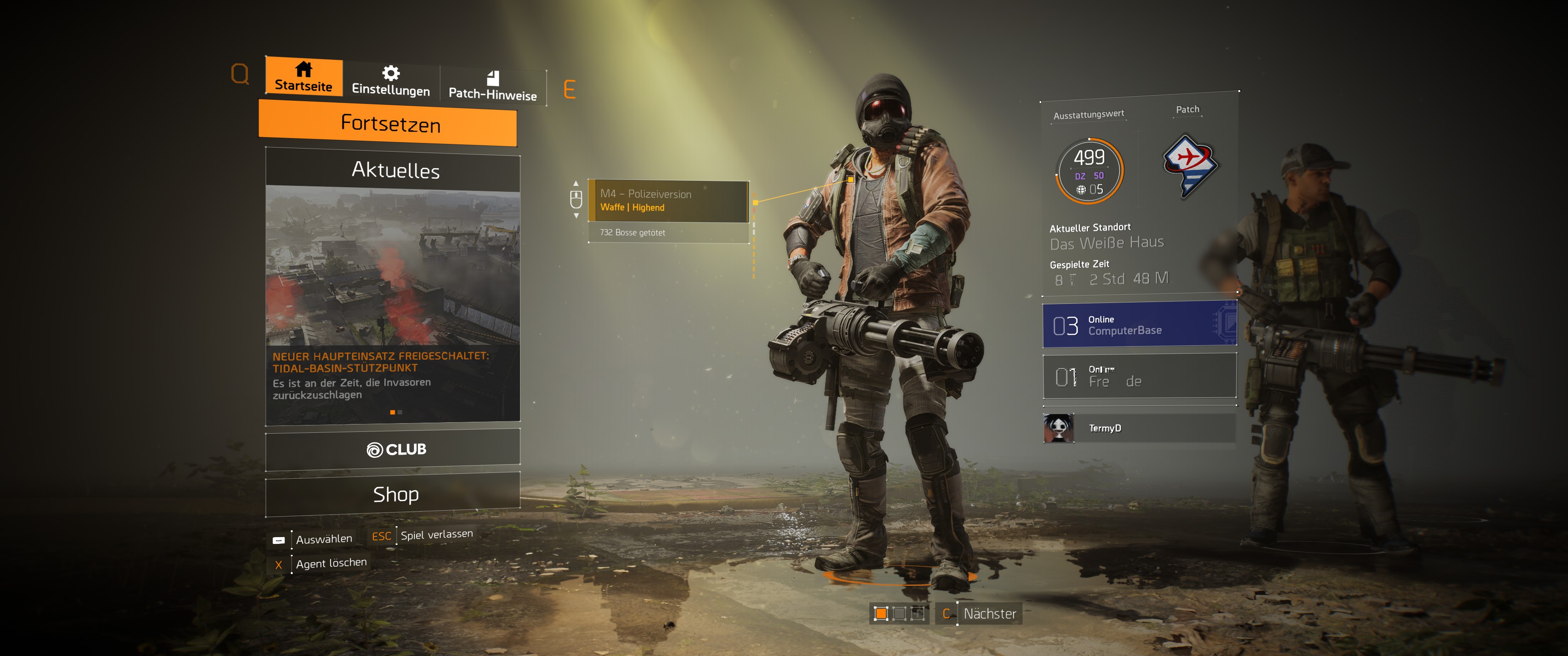
Task: Click the plus slot to create new agent
Action: pyautogui.click(x=917, y=614)
